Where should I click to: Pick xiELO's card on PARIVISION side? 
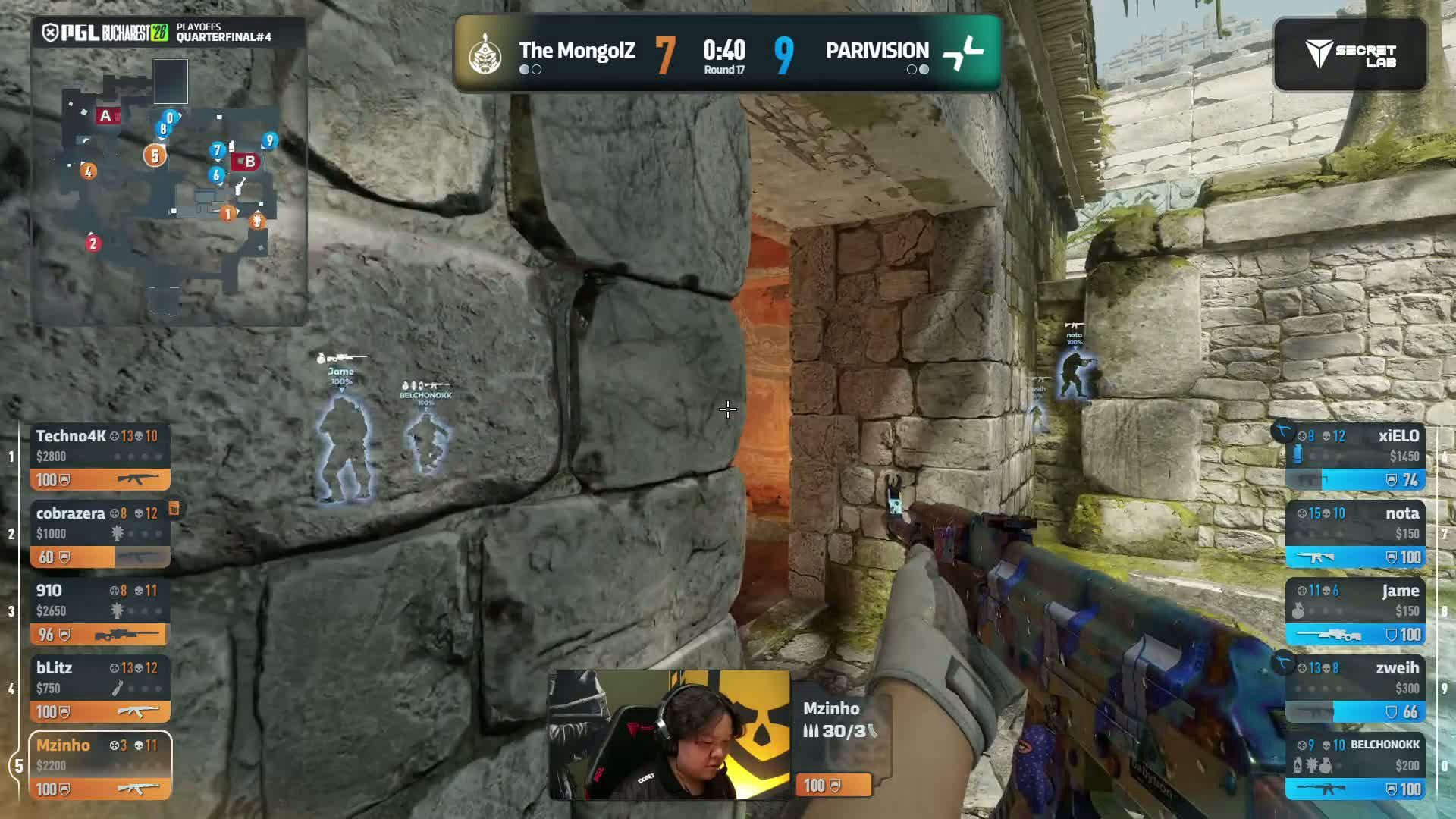tap(1355, 457)
